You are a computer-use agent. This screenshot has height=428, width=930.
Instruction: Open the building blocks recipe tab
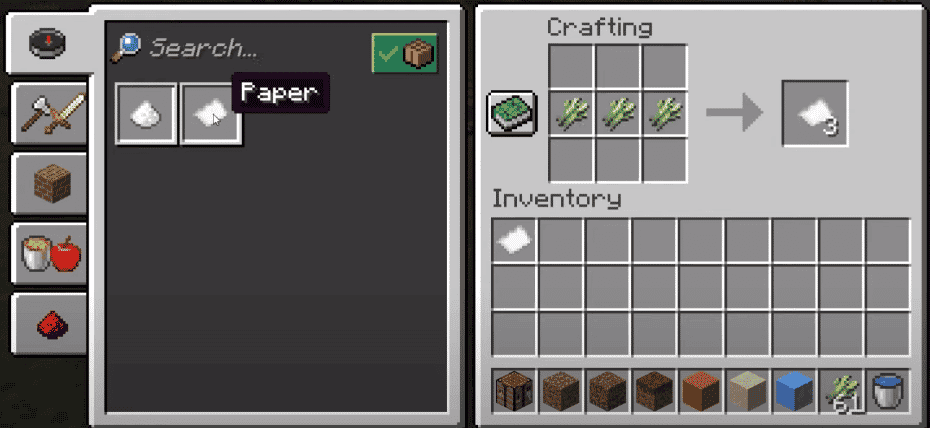pos(48,183)
